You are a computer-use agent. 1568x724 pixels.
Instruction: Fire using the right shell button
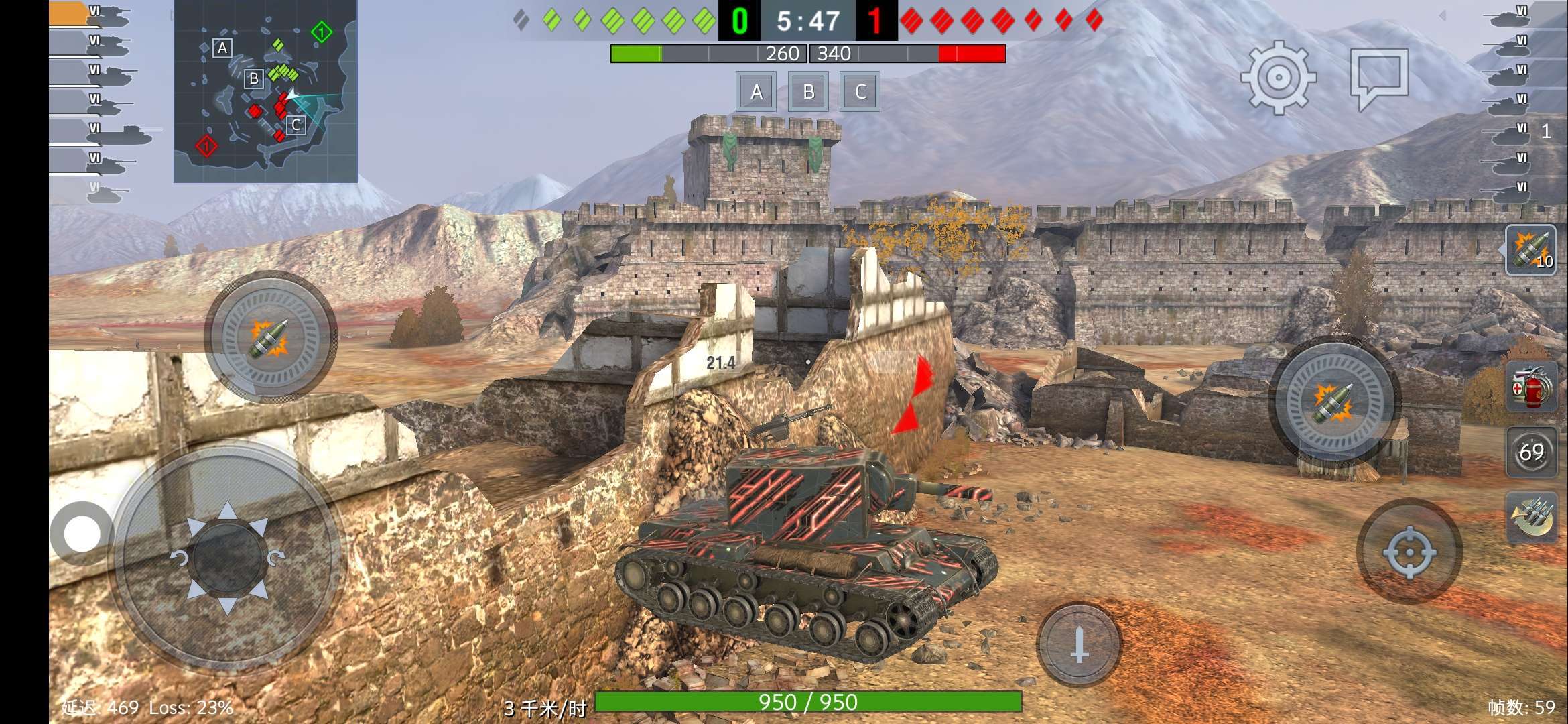coord(1334,402)
